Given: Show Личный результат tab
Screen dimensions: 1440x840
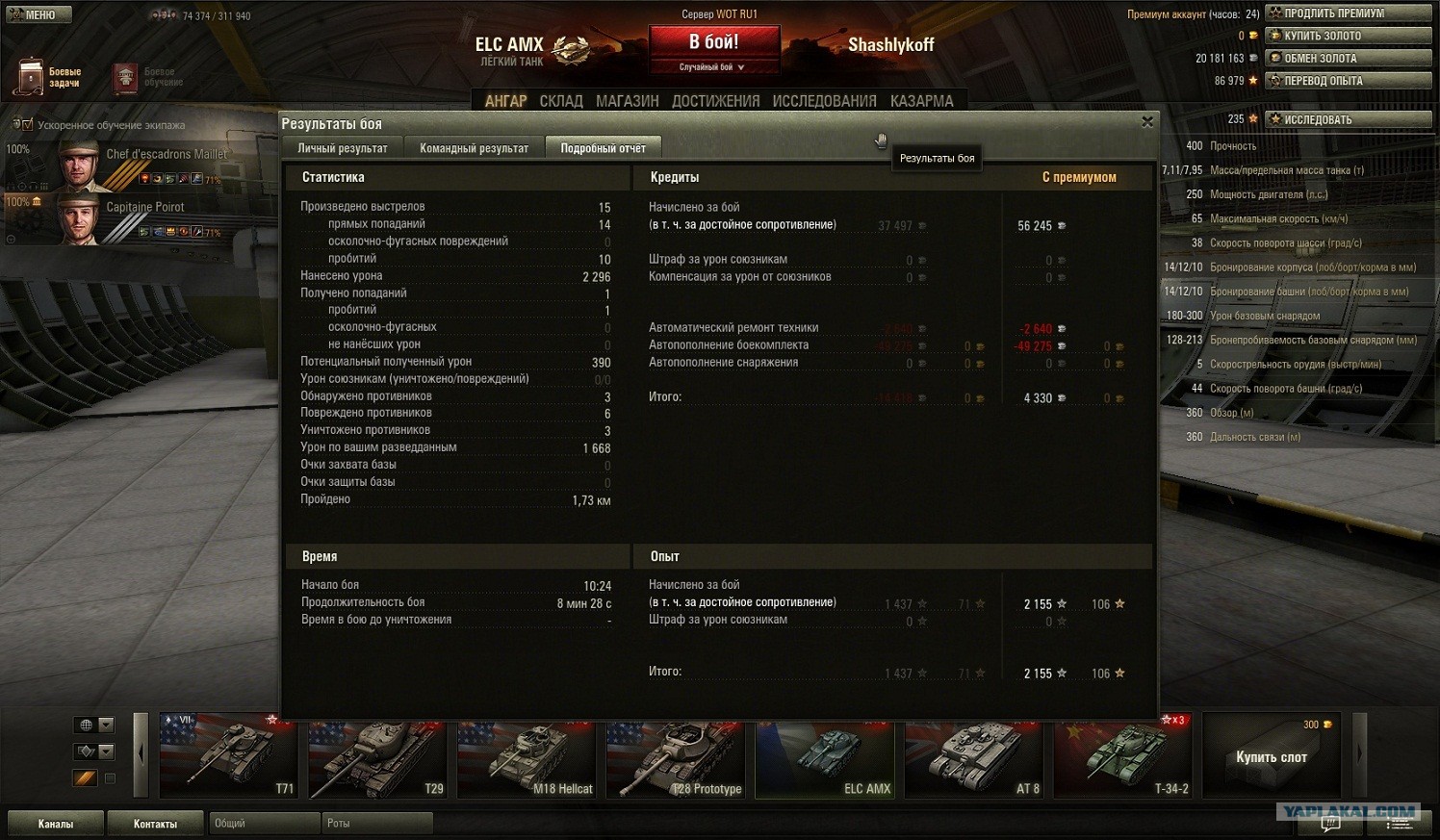Looking at the screenshot, I should point(342,148).
